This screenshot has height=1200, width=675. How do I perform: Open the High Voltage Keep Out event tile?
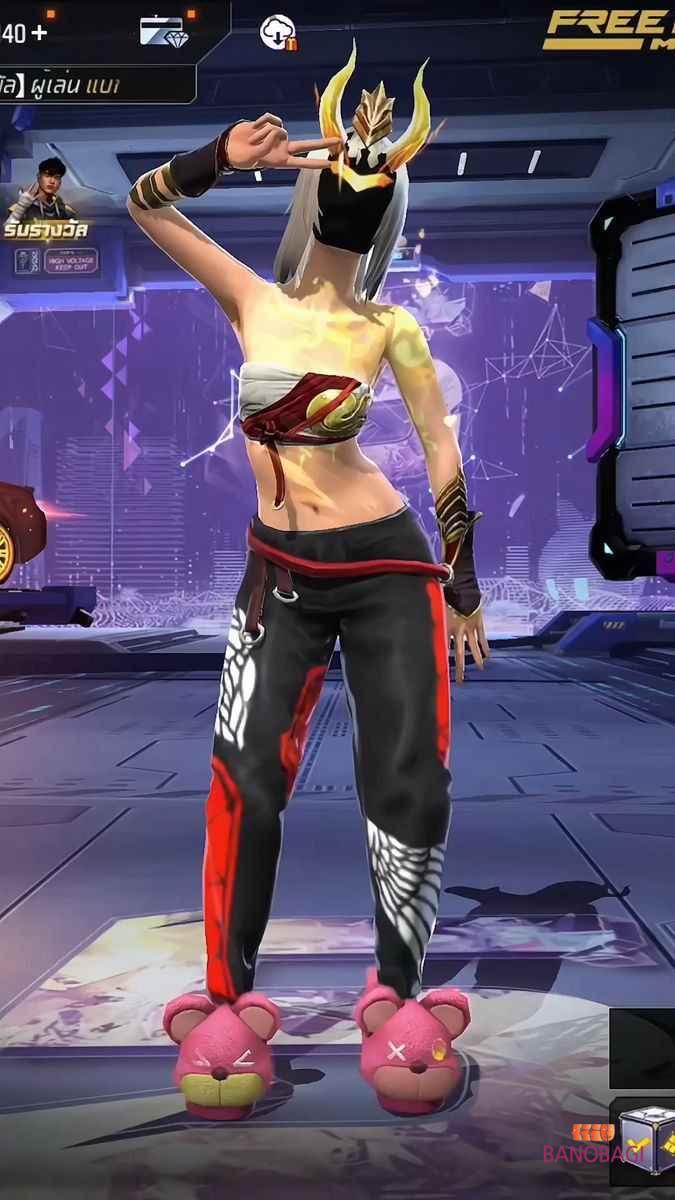pos(56,262)
